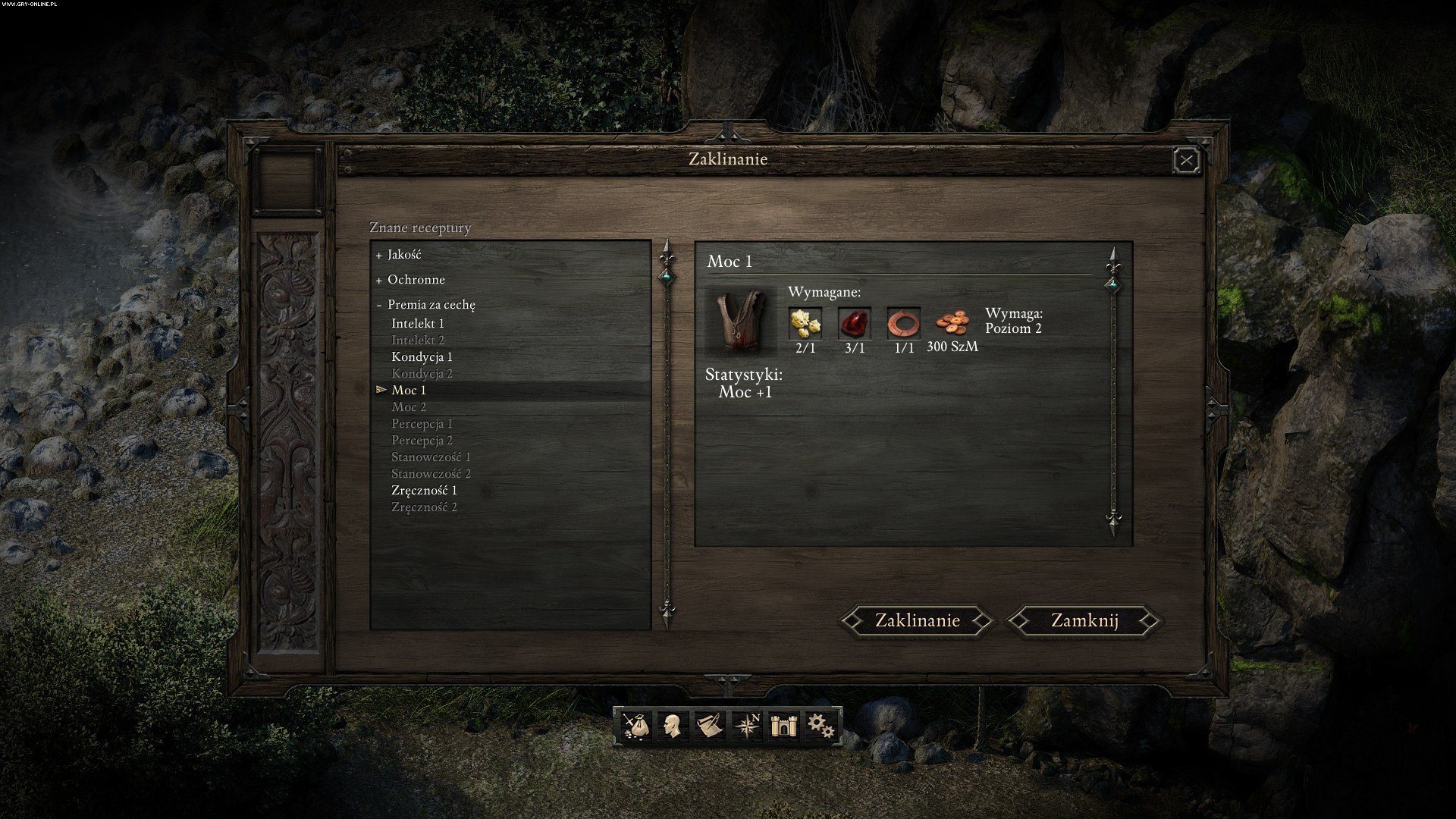Open the stronghold castle icon
This screenshot has height=819, width=1456.
(x=781, y=726)
